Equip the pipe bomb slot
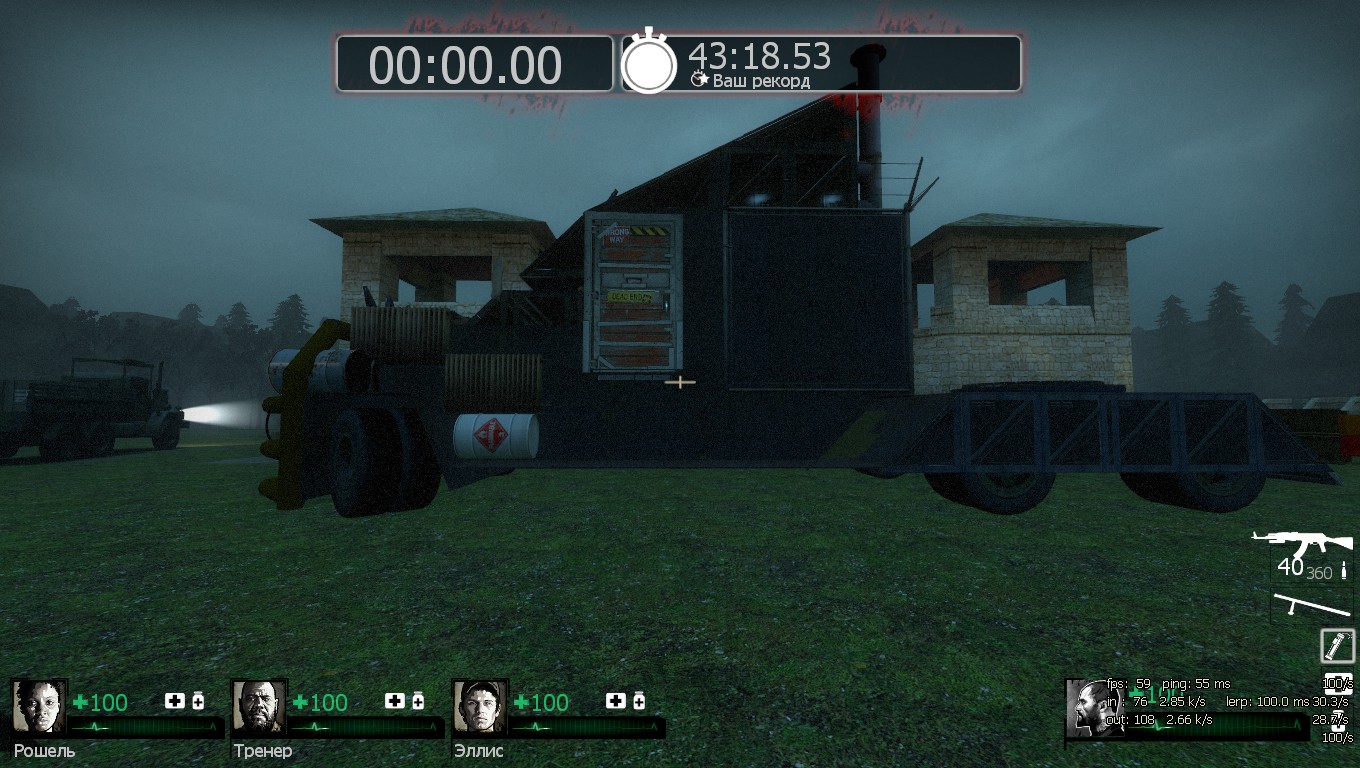 [1337, 645]
